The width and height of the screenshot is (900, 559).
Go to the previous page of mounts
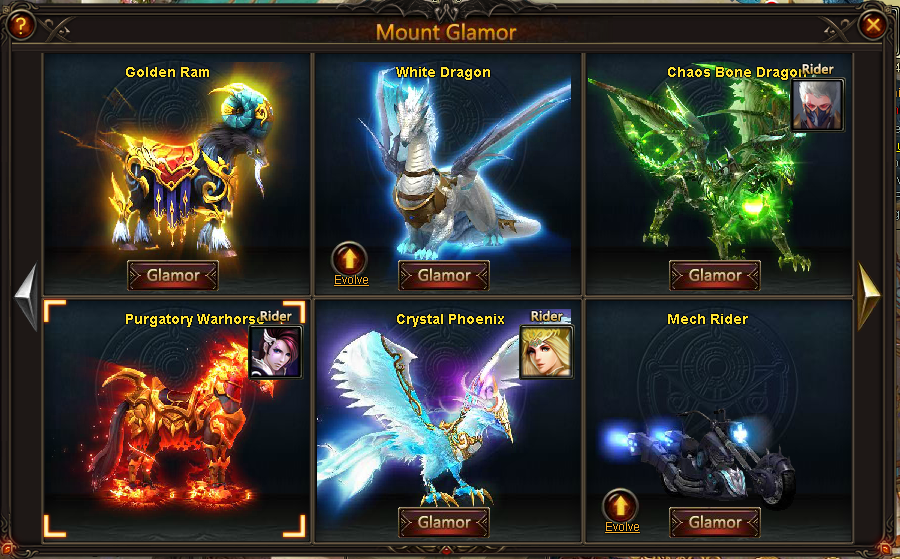coord(27,294)
